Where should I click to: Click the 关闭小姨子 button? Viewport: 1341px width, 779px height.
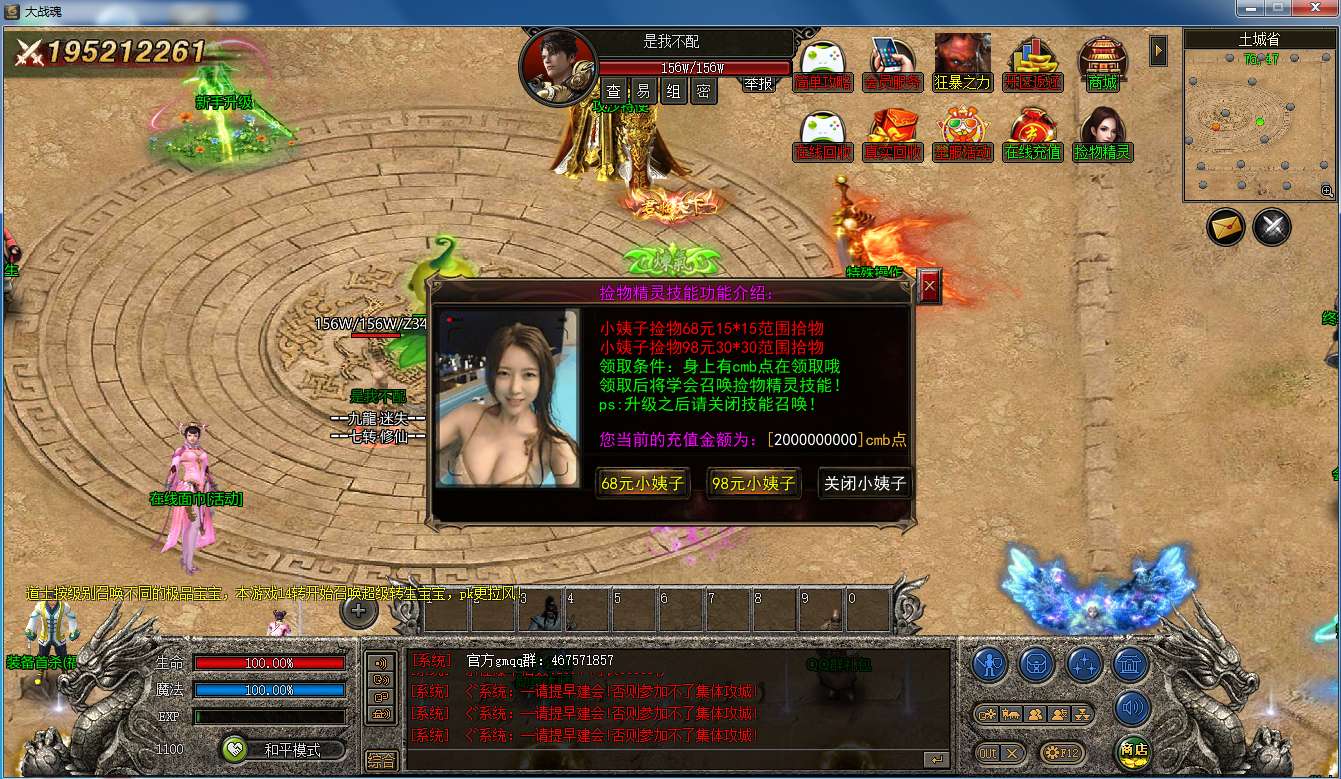(x=864, y=483)
